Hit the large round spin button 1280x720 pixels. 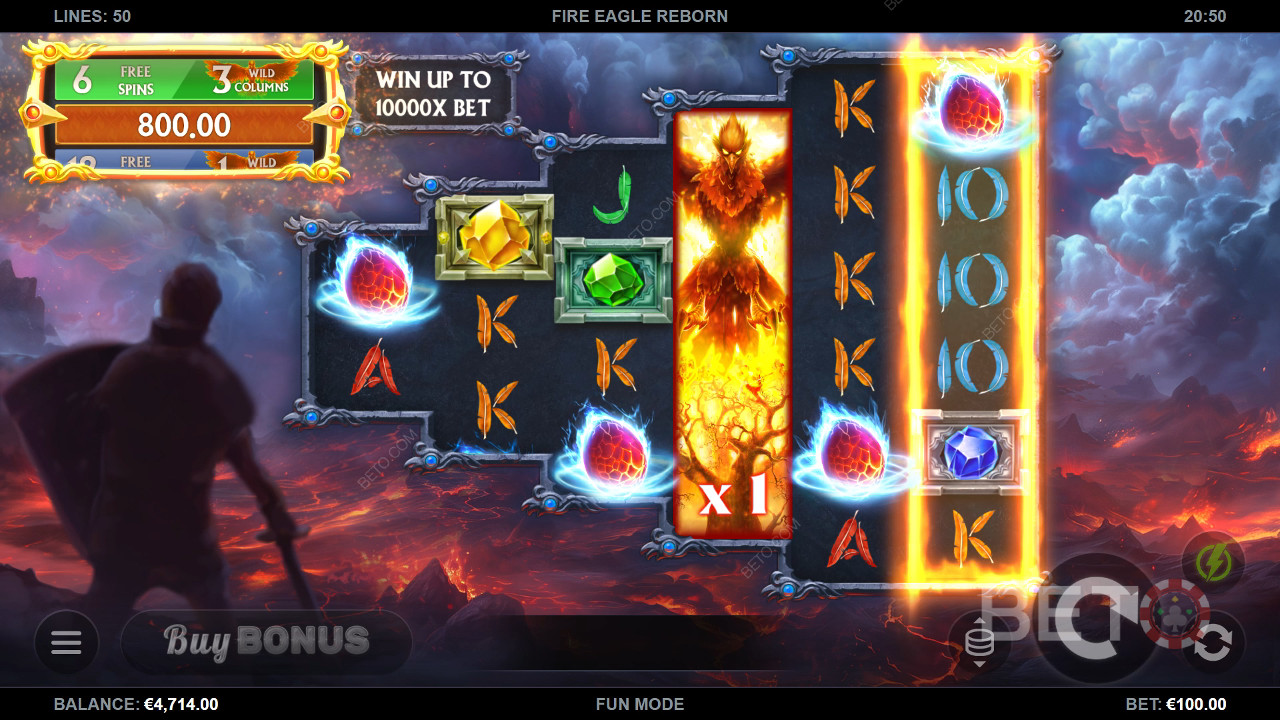coord(1096,620)
